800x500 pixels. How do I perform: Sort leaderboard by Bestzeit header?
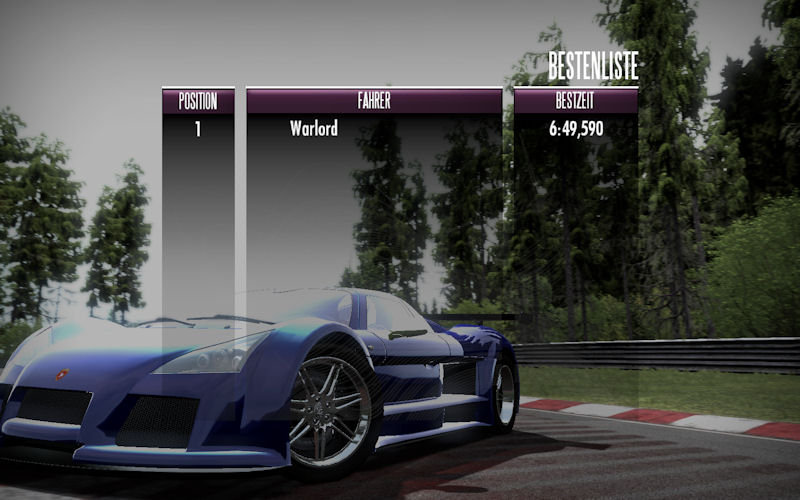(x=576, y=101)
